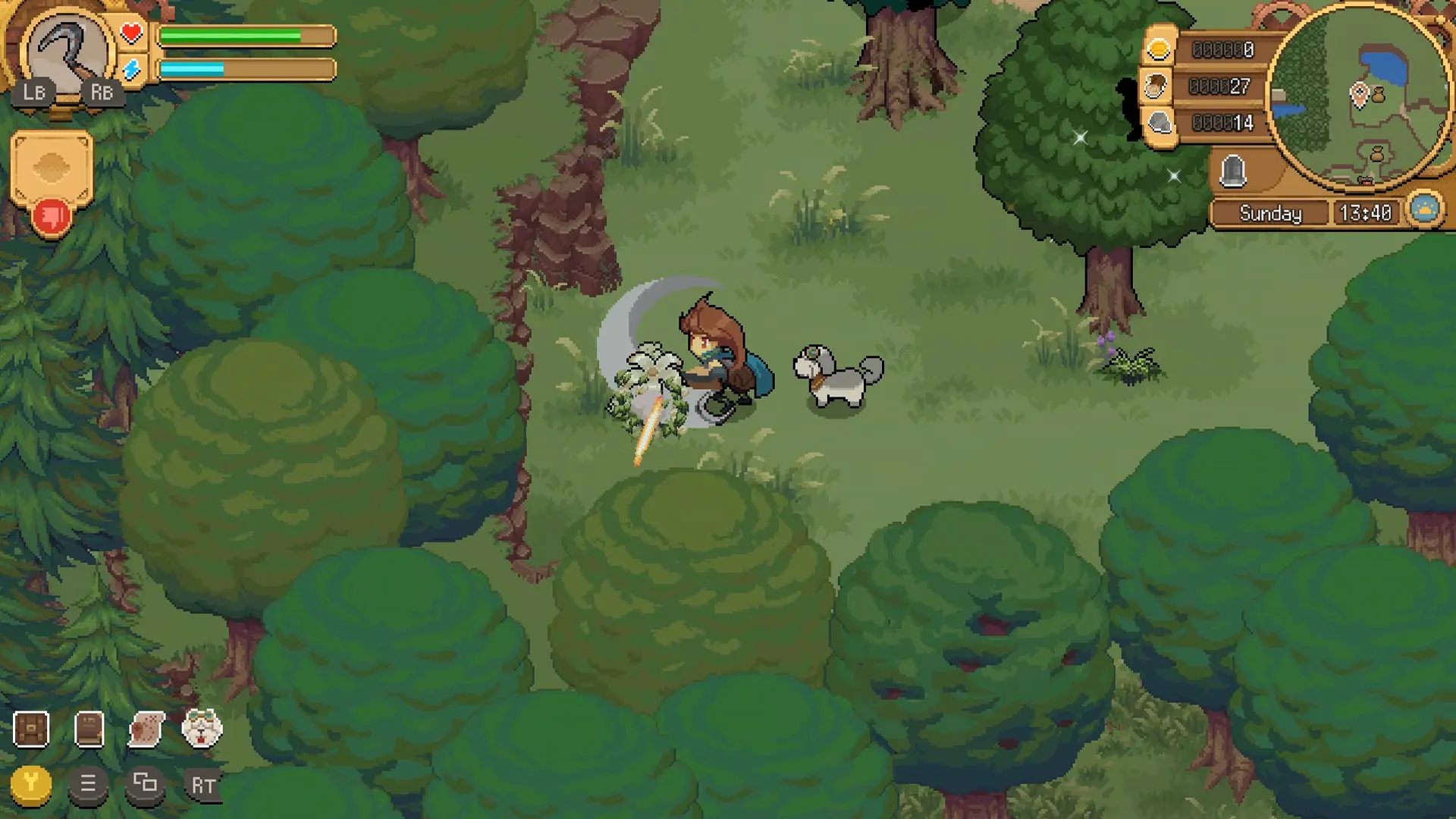Open the map scroll icon

pos(146,727)
